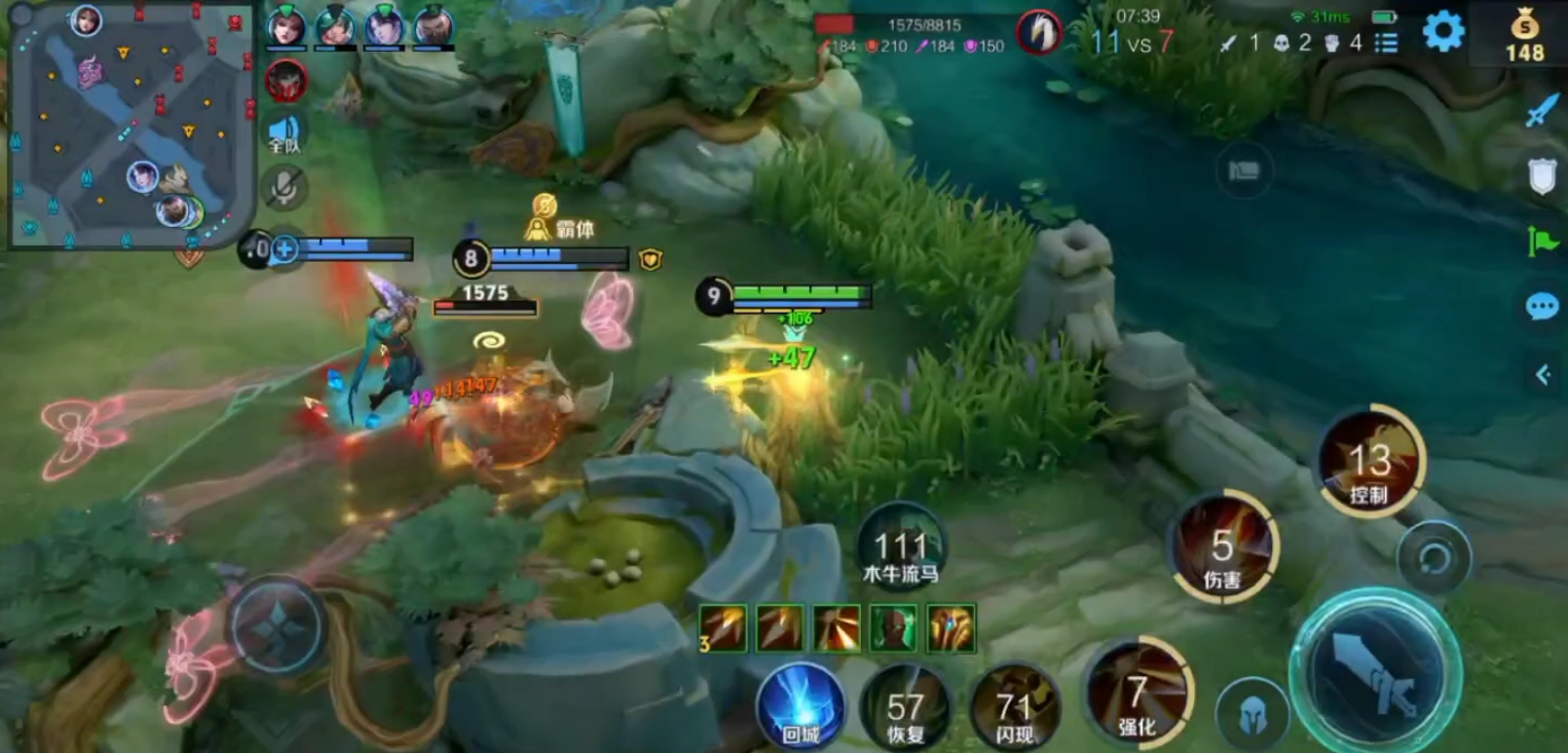Open the minimap
The height and width of the screenshot is (753, 1568).
(130, 124)
